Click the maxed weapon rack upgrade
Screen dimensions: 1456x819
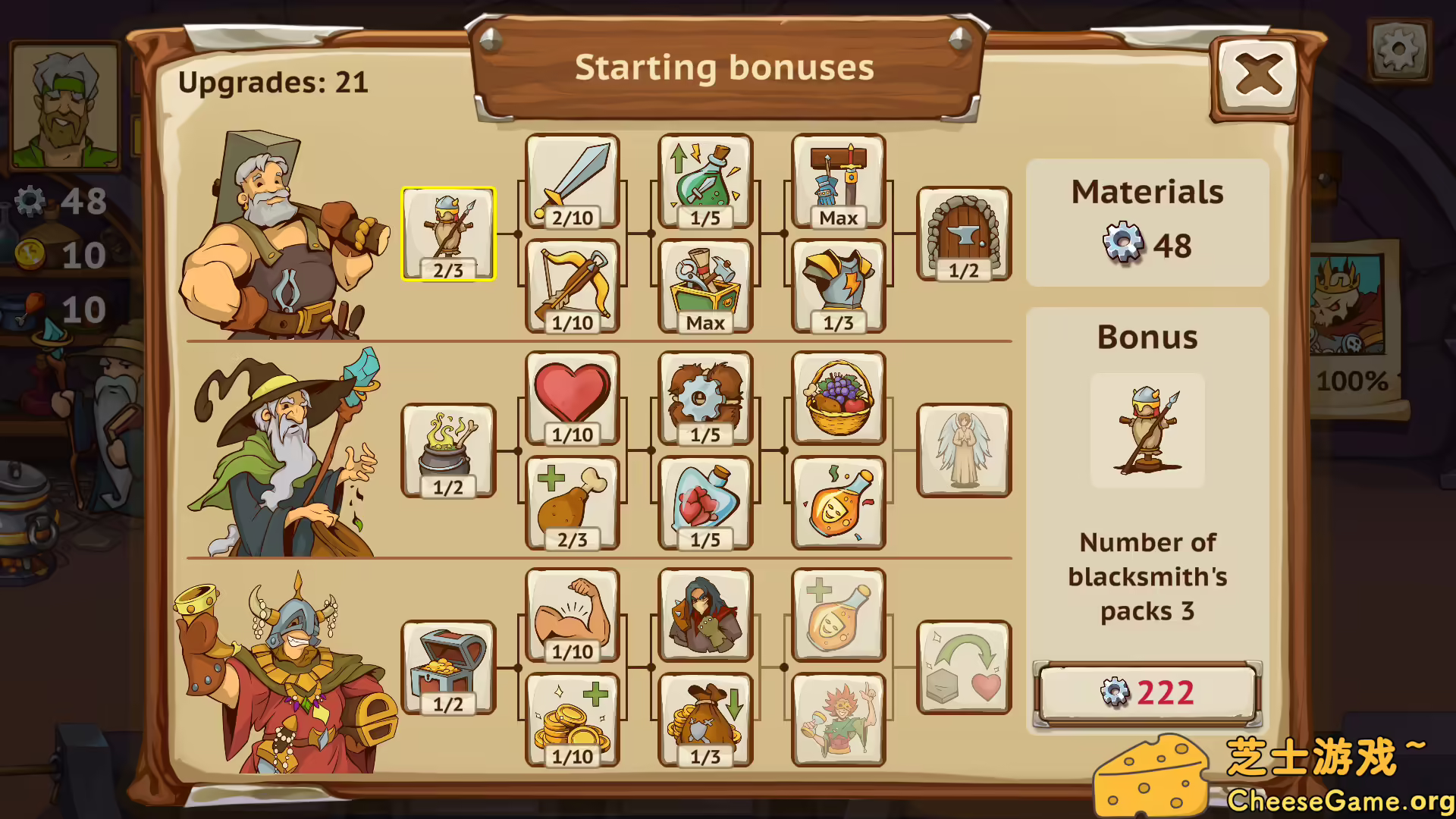tap(838, 182)
